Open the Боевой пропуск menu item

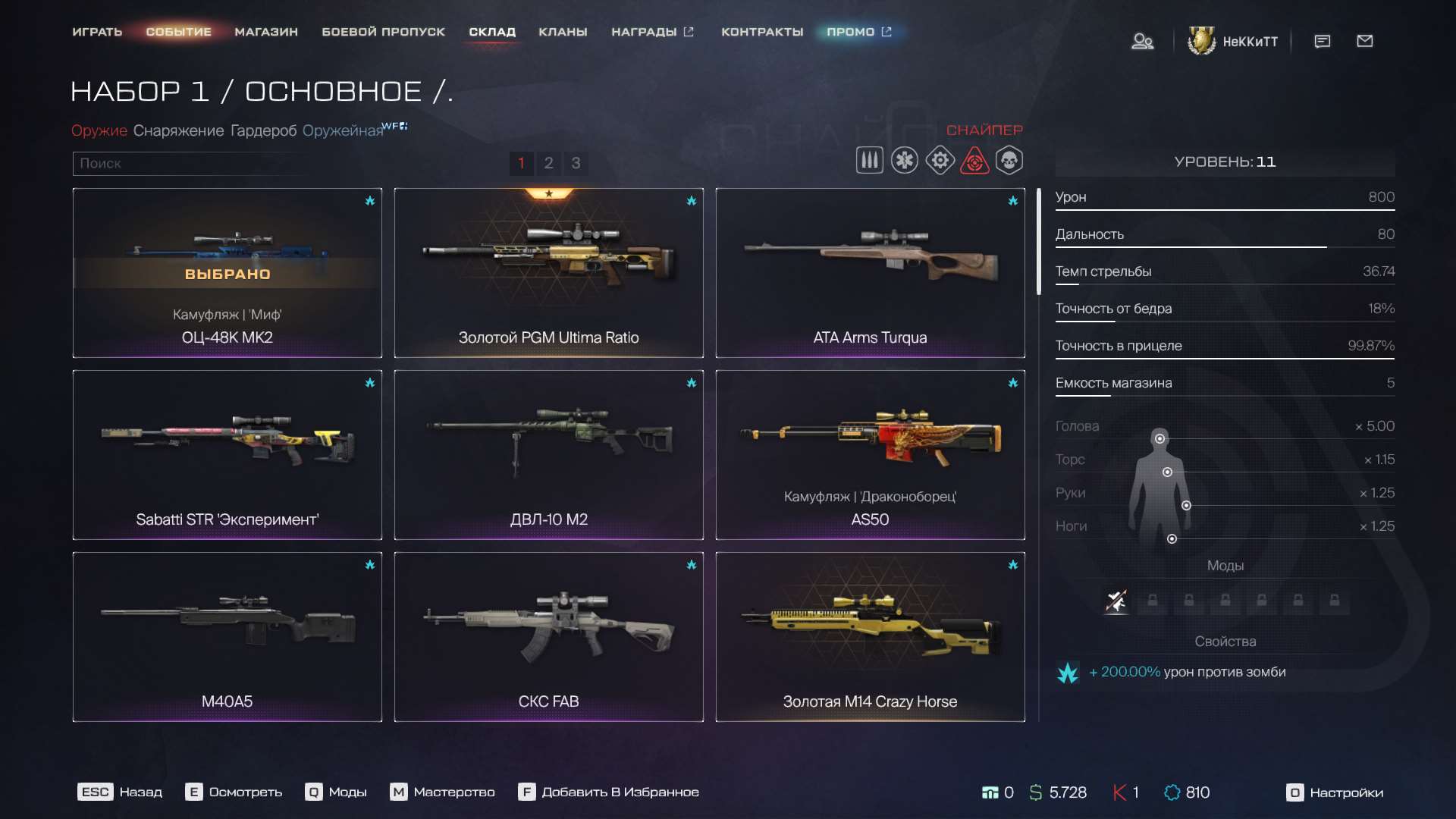coord(384,32)
